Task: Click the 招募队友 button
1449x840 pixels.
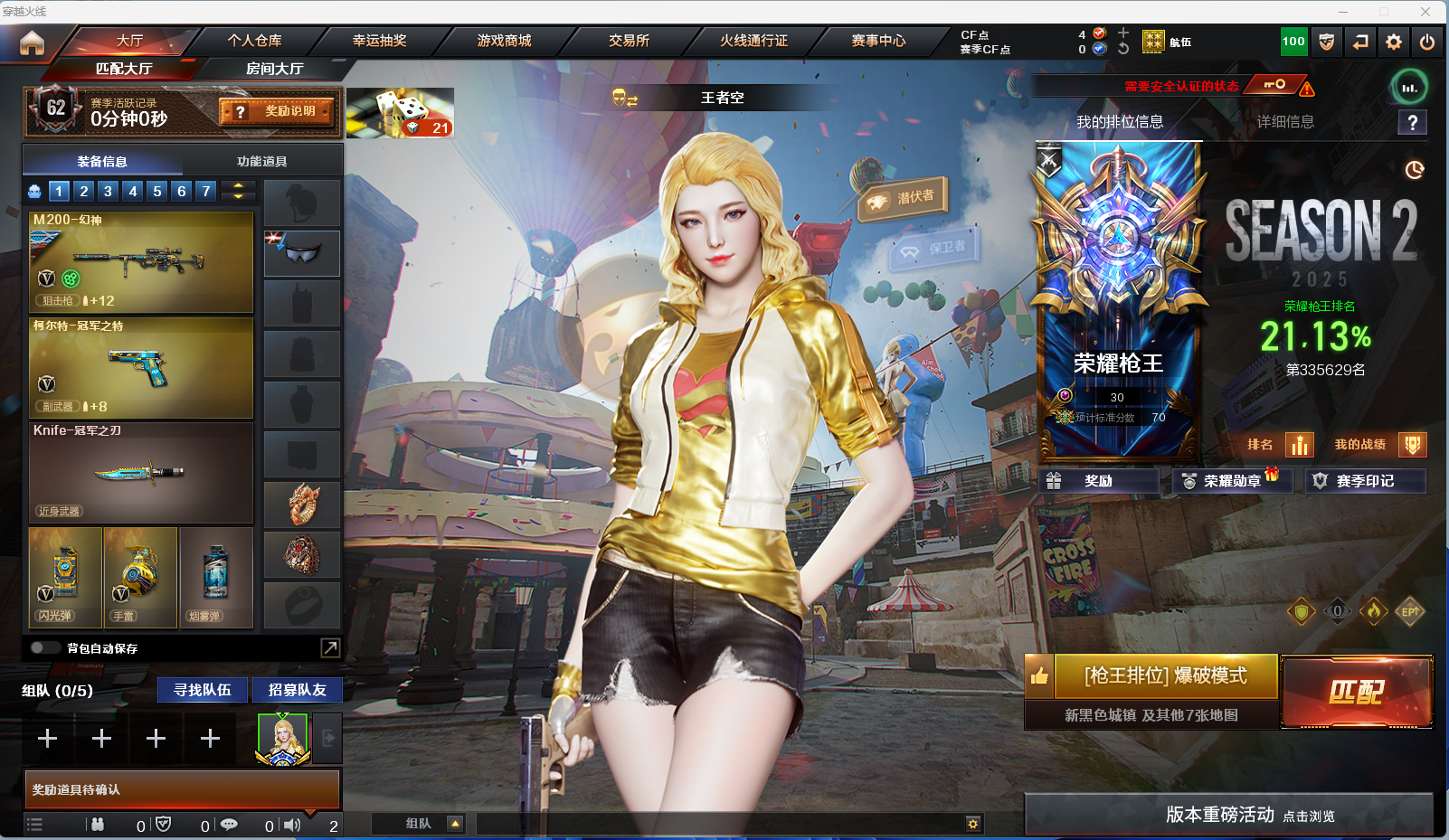Action: point(297,690)
